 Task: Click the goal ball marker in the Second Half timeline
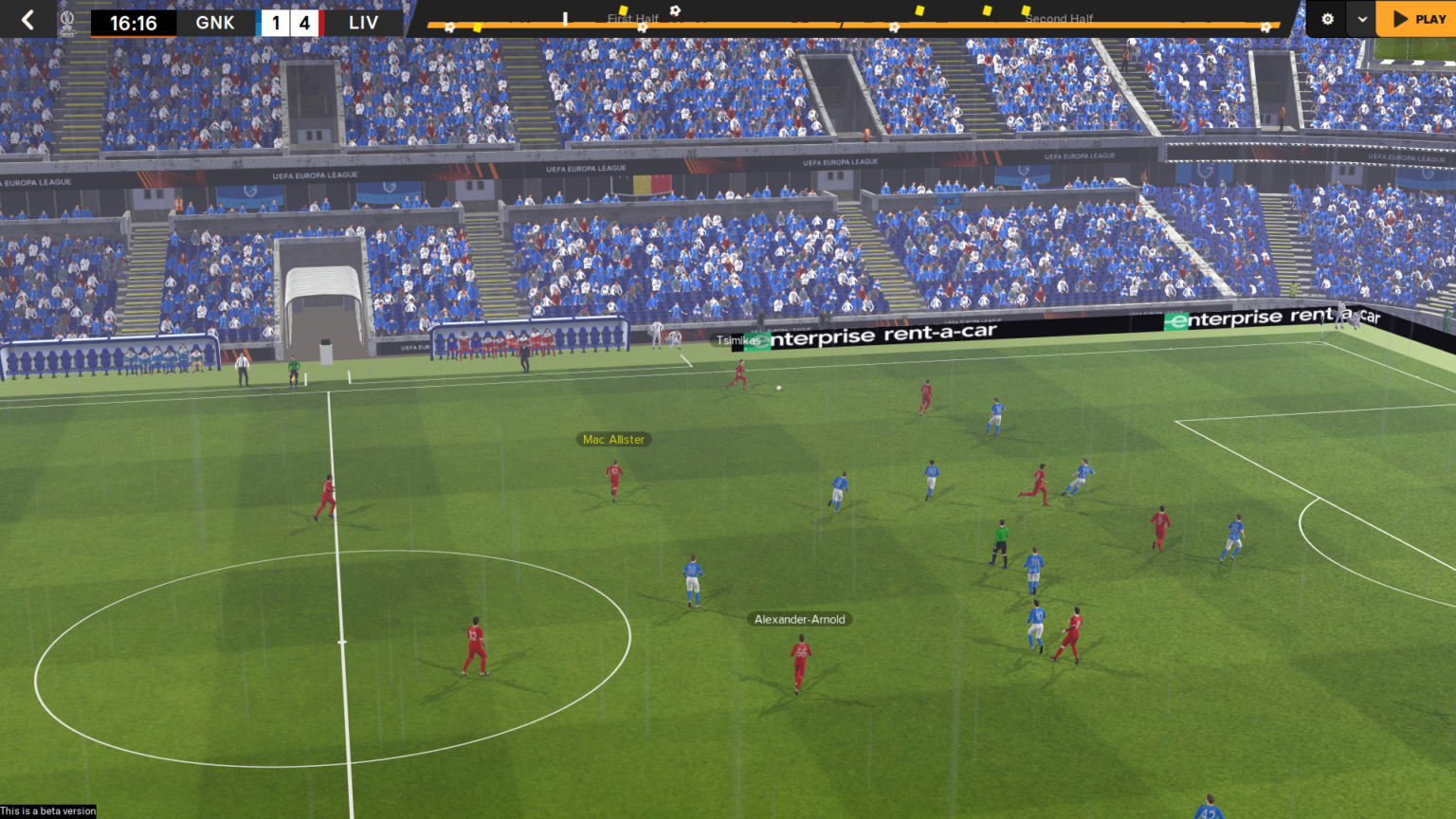click(x=896, y=27)
